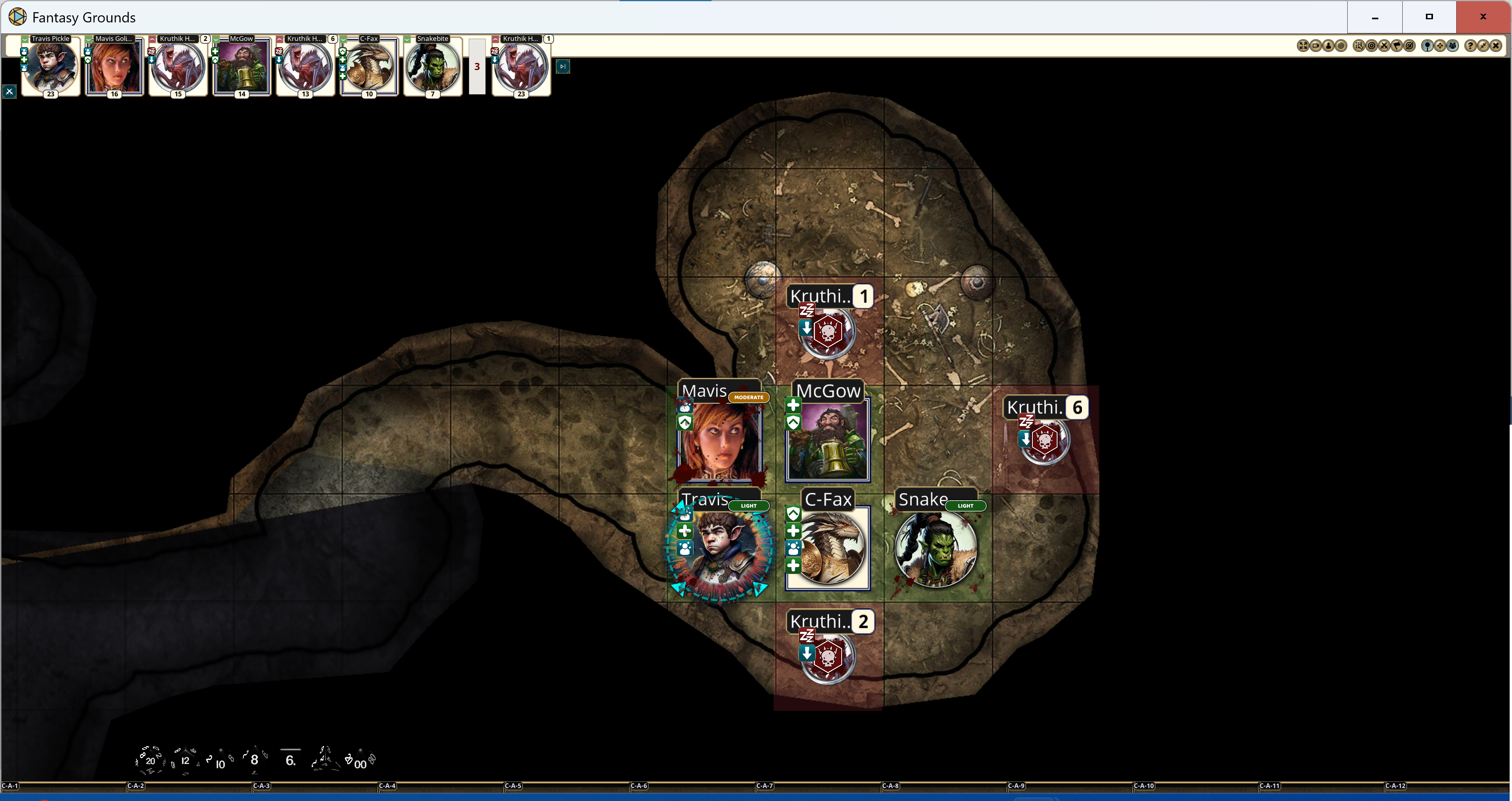Viewport: 1512px width, 801px height.
Task: Select the C-A-5 tab on the bottom bar
Action: point(513,787)
